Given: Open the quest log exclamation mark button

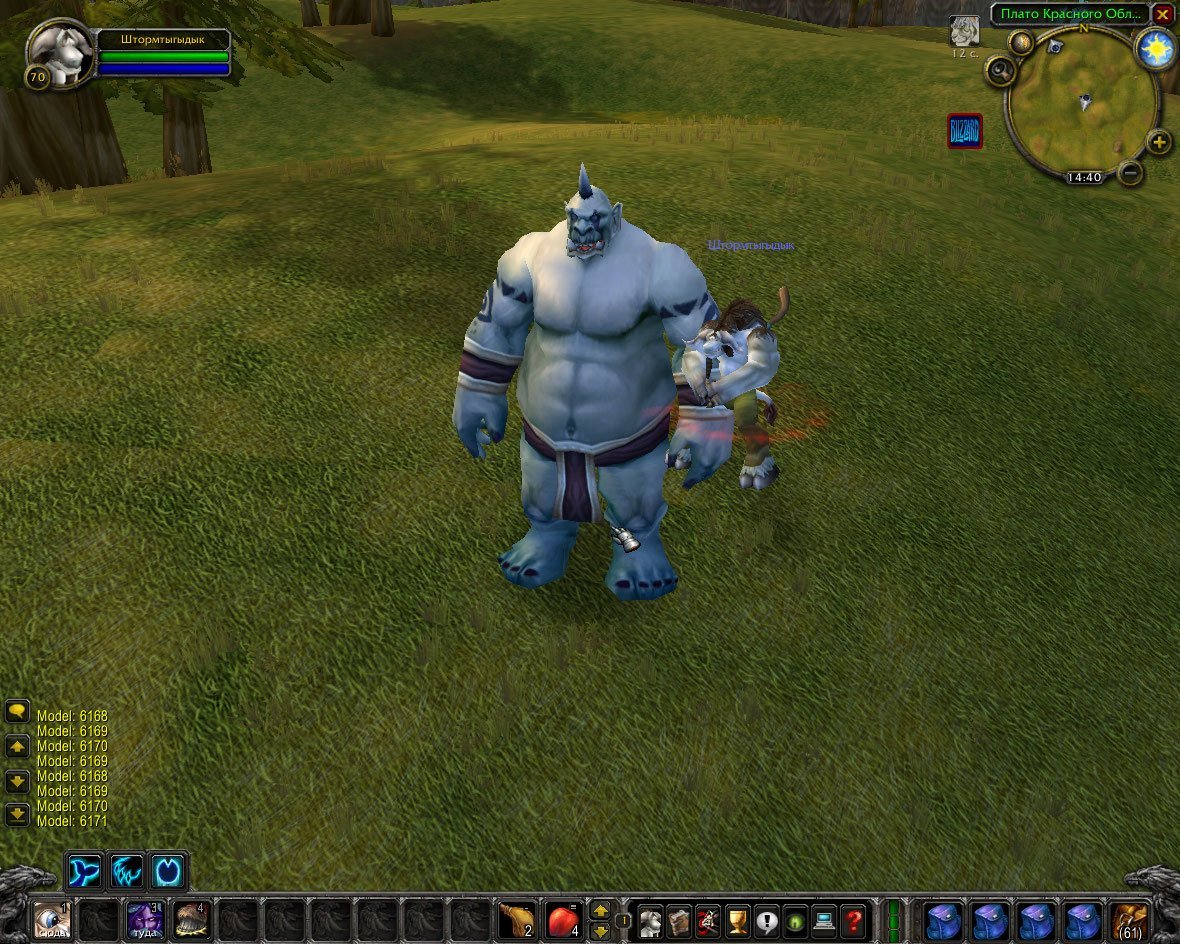Looking at the screenshot, I should click(x=767, y=919).
